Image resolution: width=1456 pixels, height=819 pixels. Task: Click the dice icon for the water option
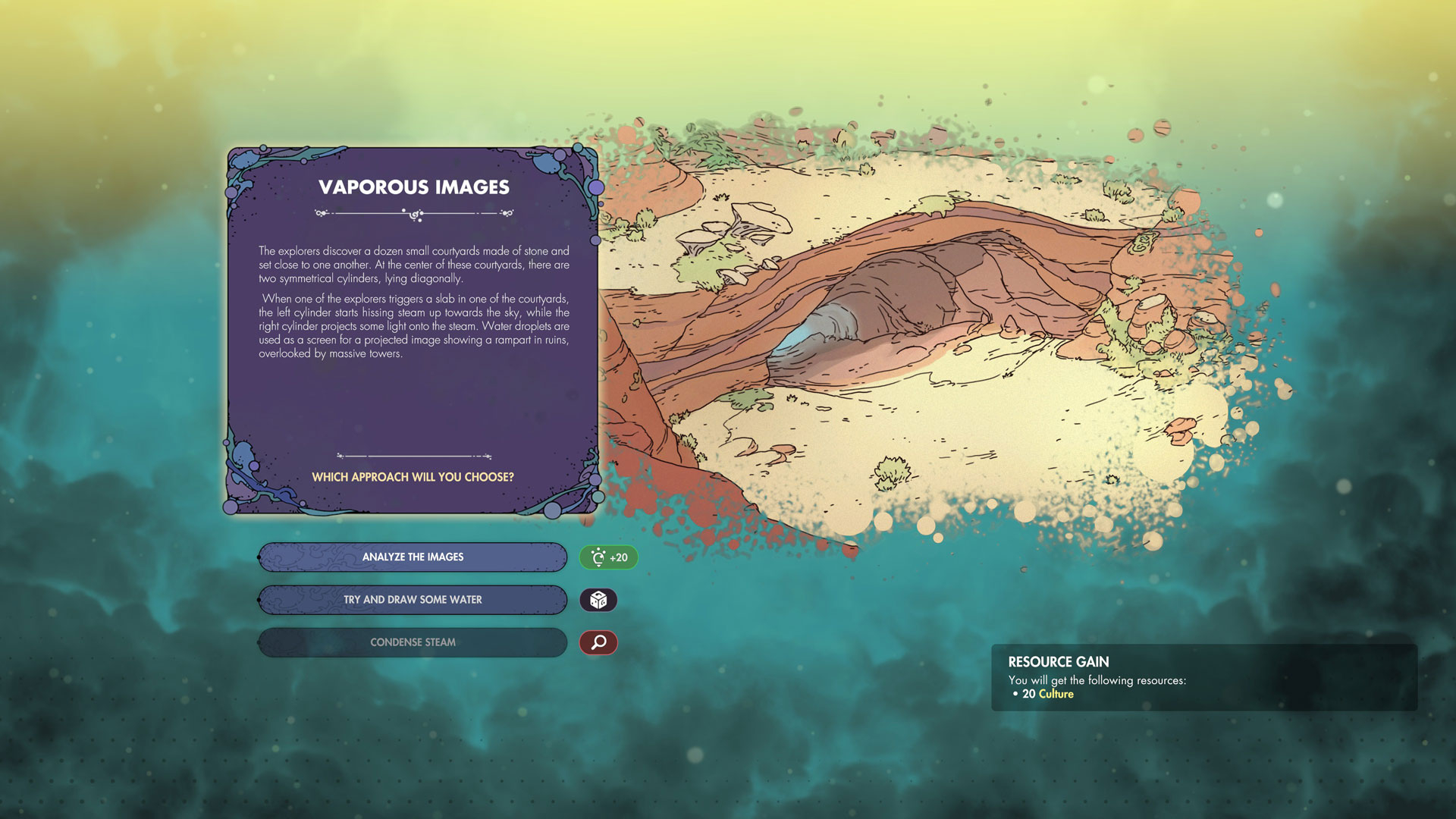(x=598, y=600)
